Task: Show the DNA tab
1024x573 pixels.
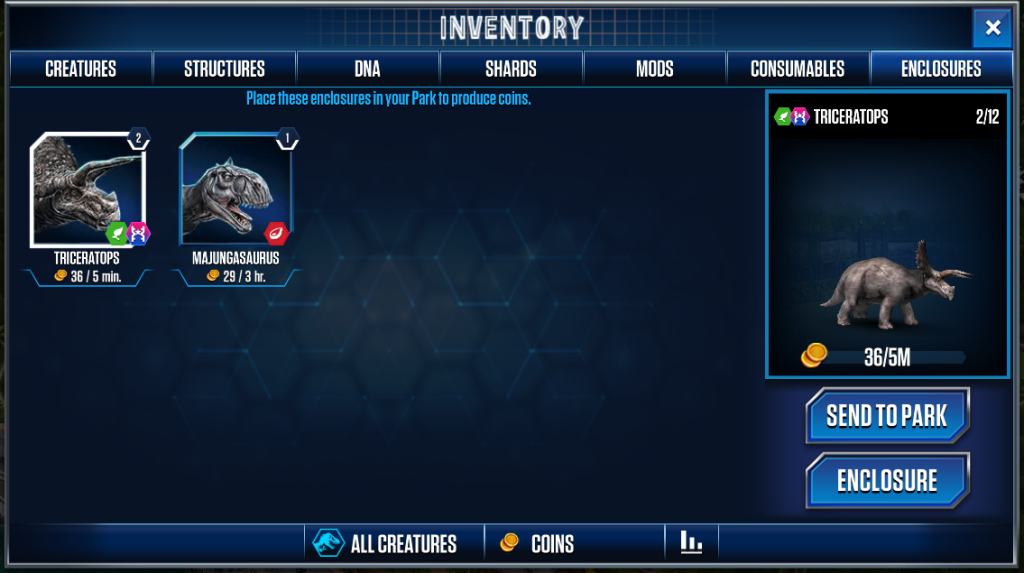Action: coord(368,69)
